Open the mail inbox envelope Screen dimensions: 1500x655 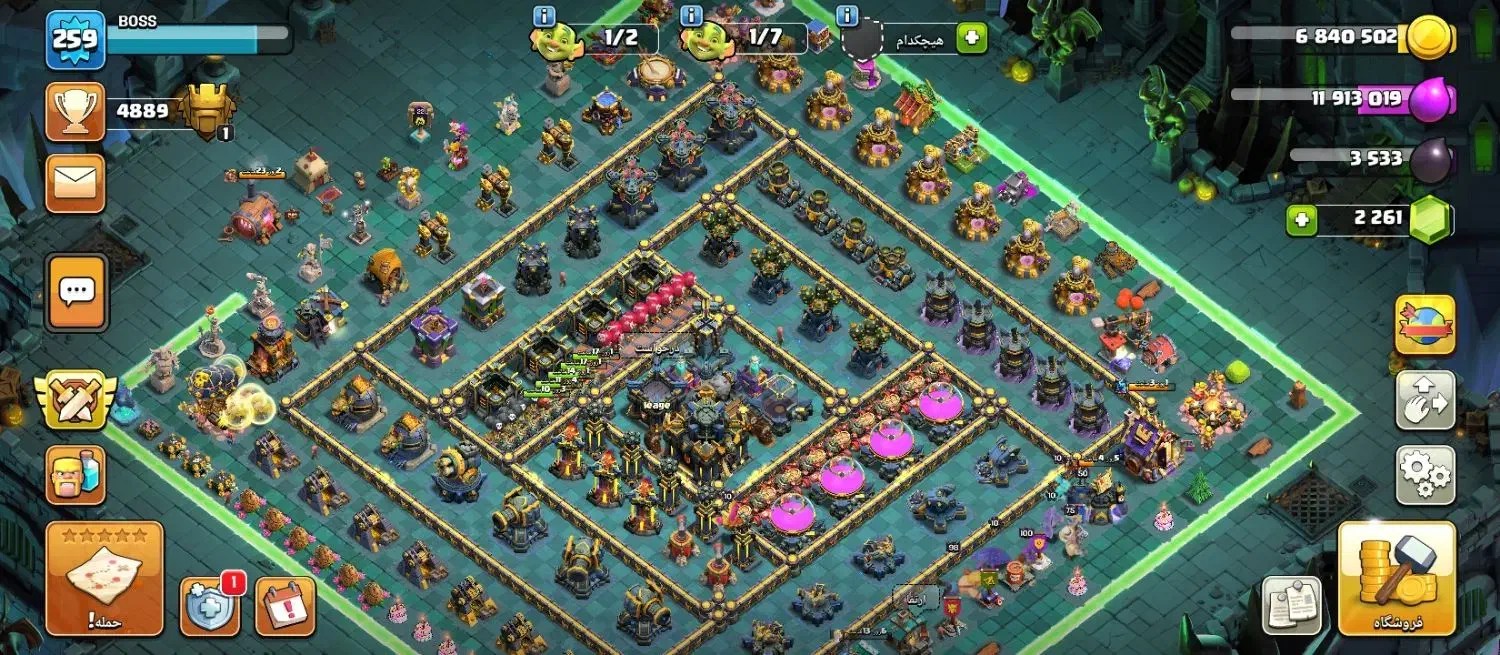click(75, 183)
